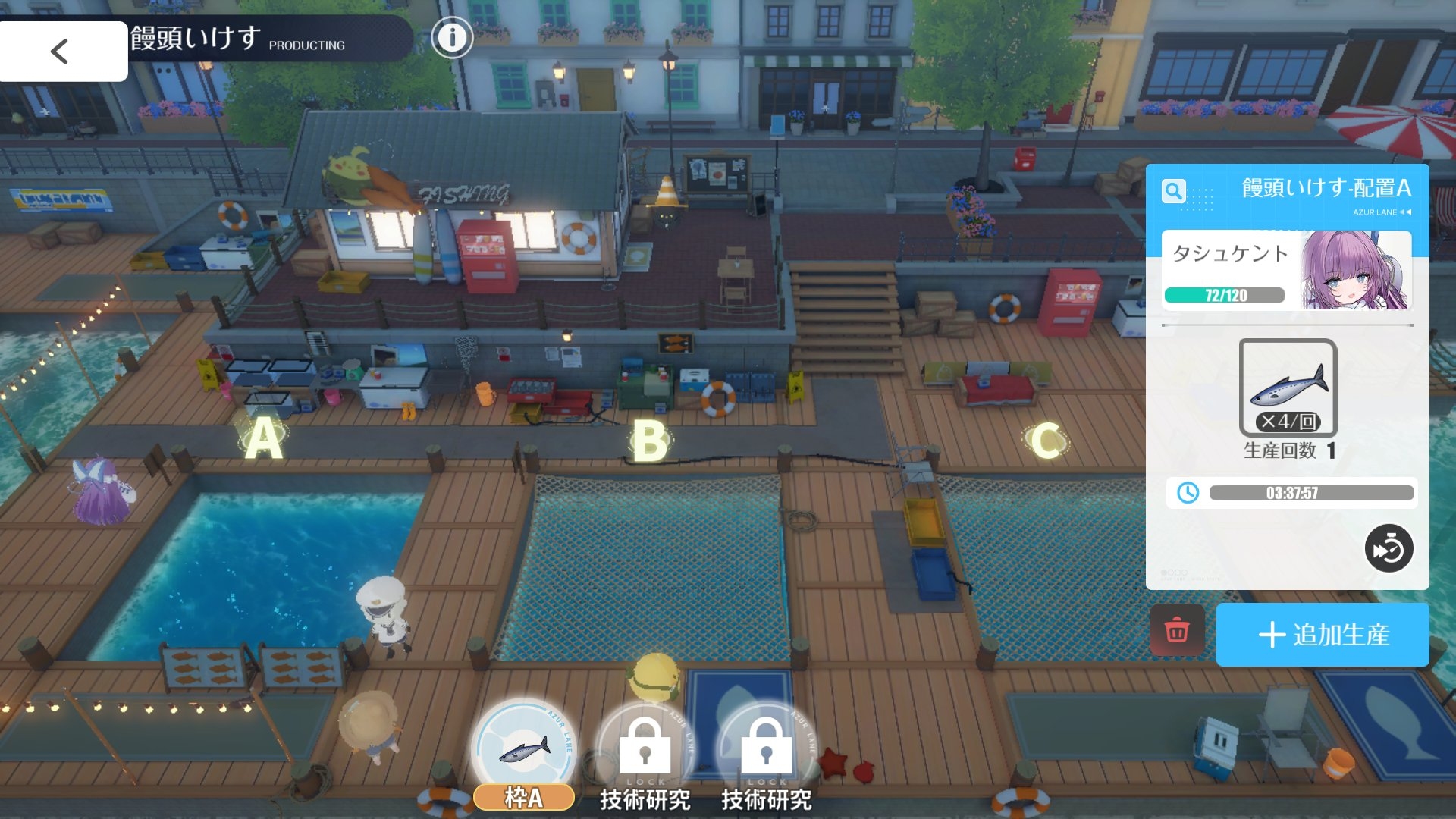The image size is (1456, 819).
Task: Add more production with 追加生産
Action: click(x=1323, y=635)
